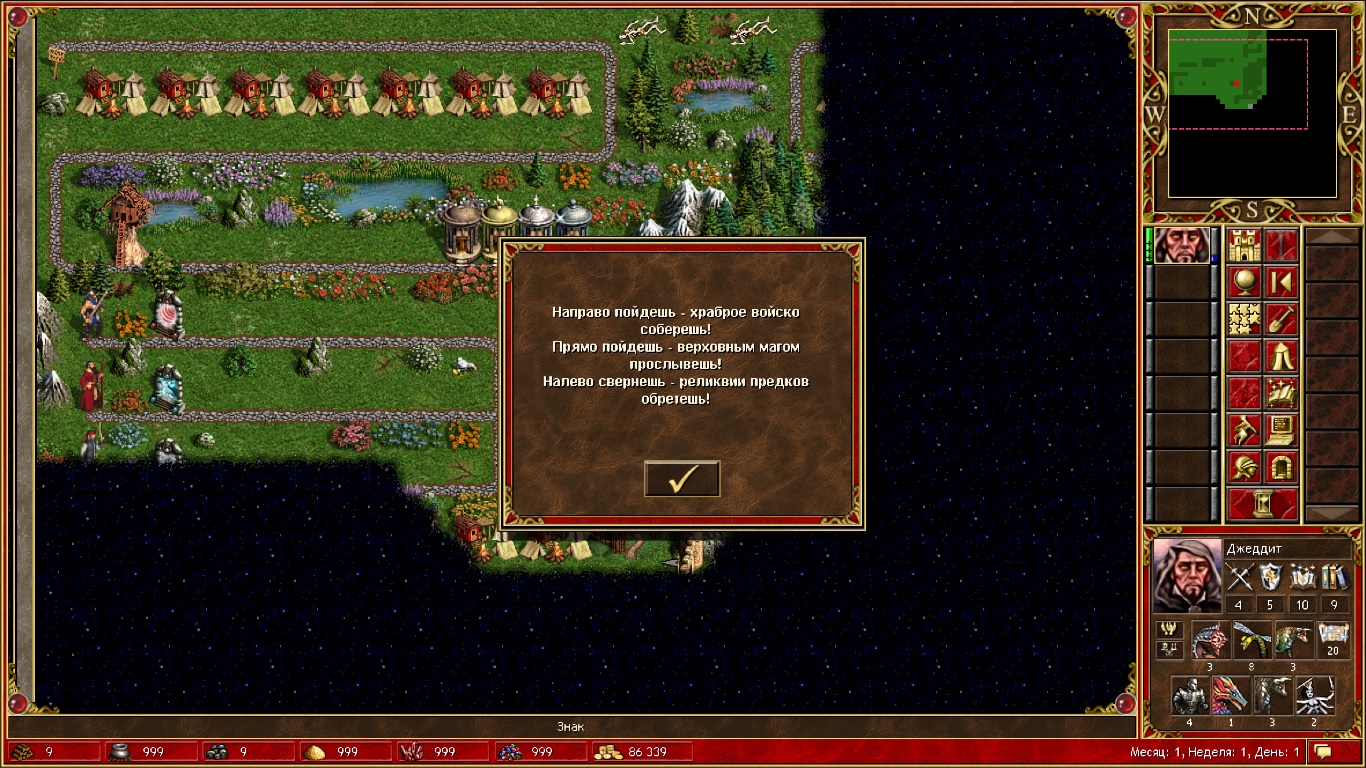This screenshot has width=1366, height=768.
Task: Put the hero to sleep via tent button
Action: (1281, 357)
